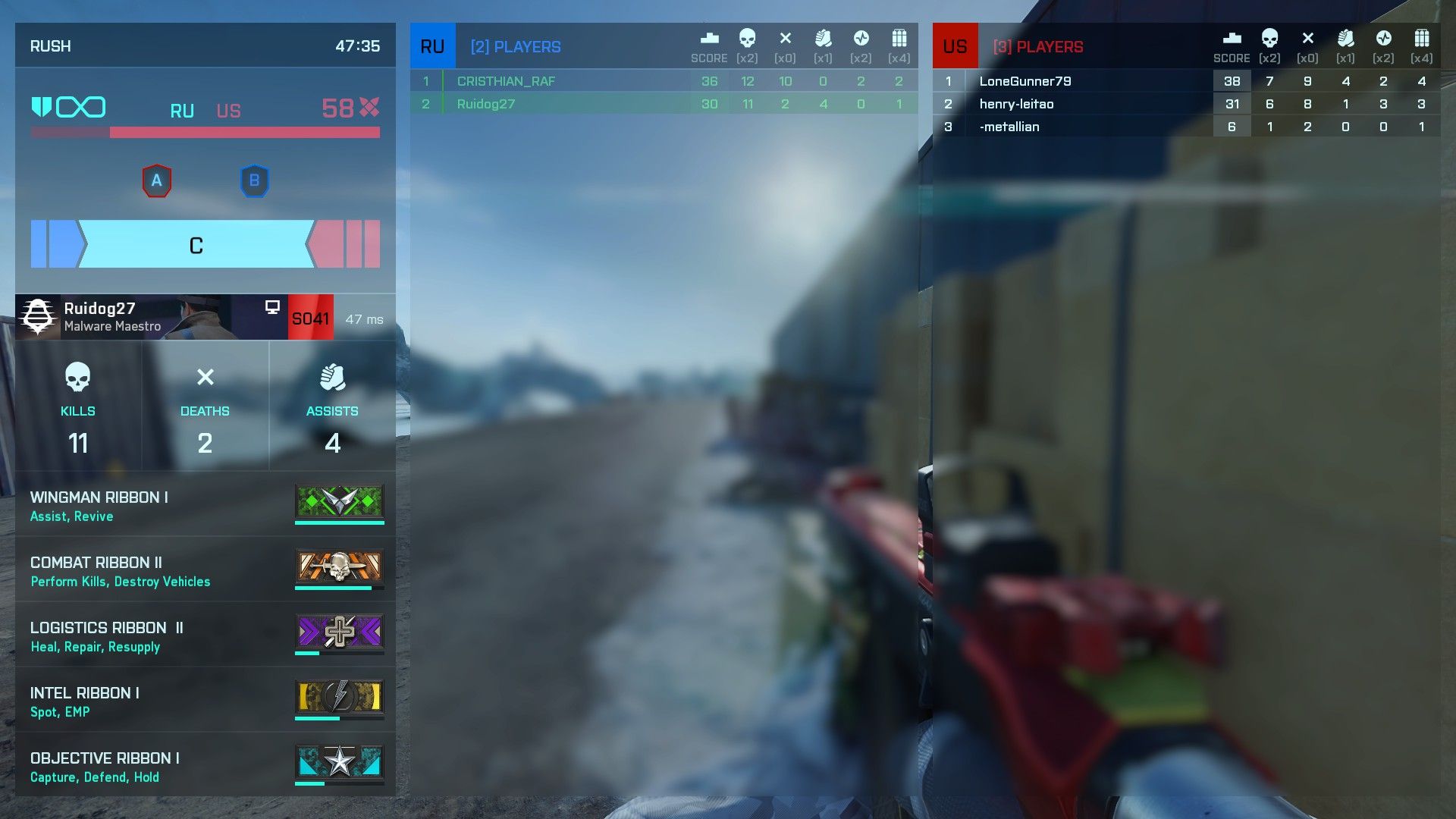The width and height of the screenshot is (1456, 819).
Task: Click the PC platform monitor icon beside Ruidog27
Action: pos(271,308)
